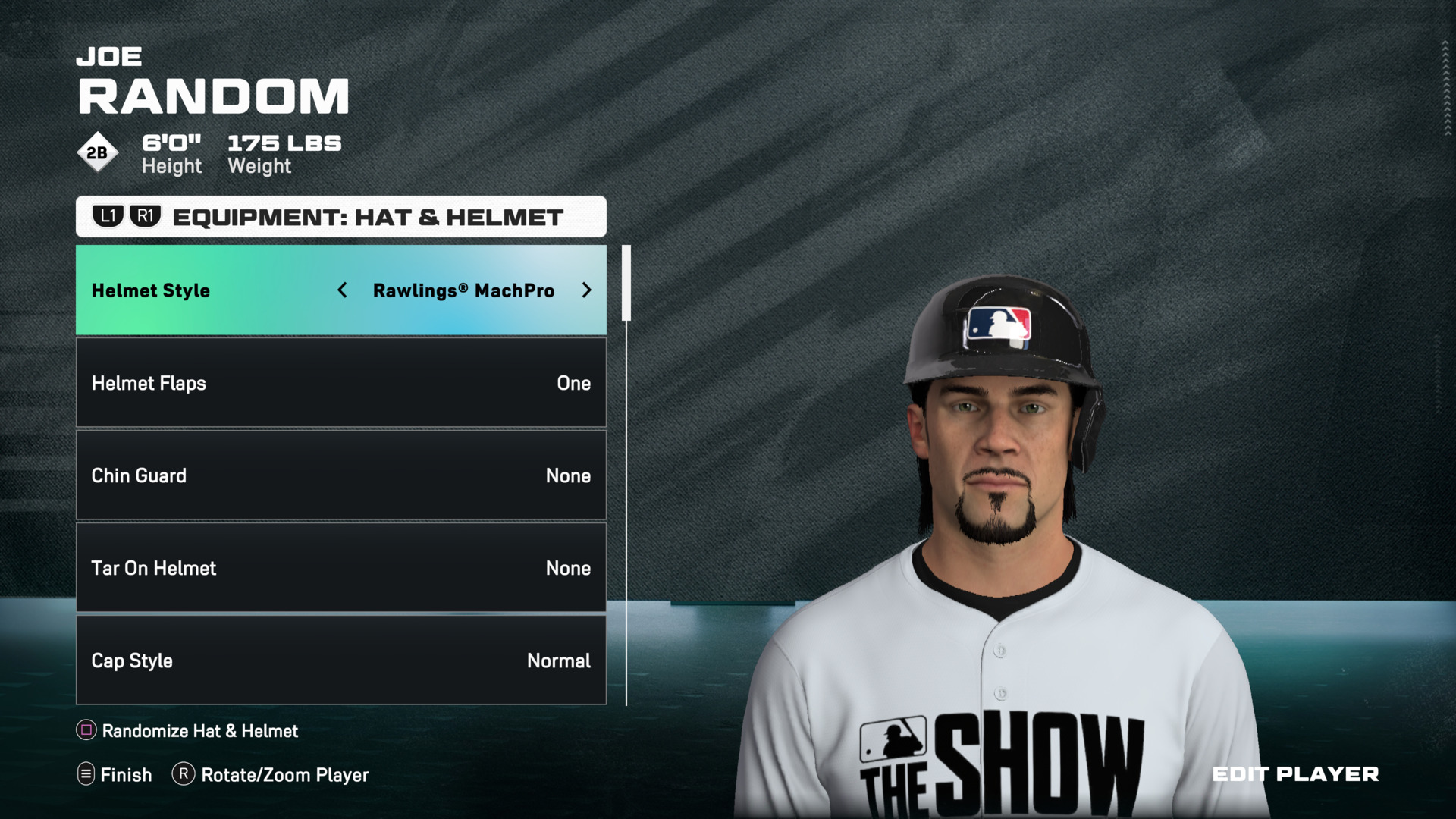The height and width of the screenshot is (819, 1456).
Task: Click the next helmet style arrow
Action: point(586,290)
